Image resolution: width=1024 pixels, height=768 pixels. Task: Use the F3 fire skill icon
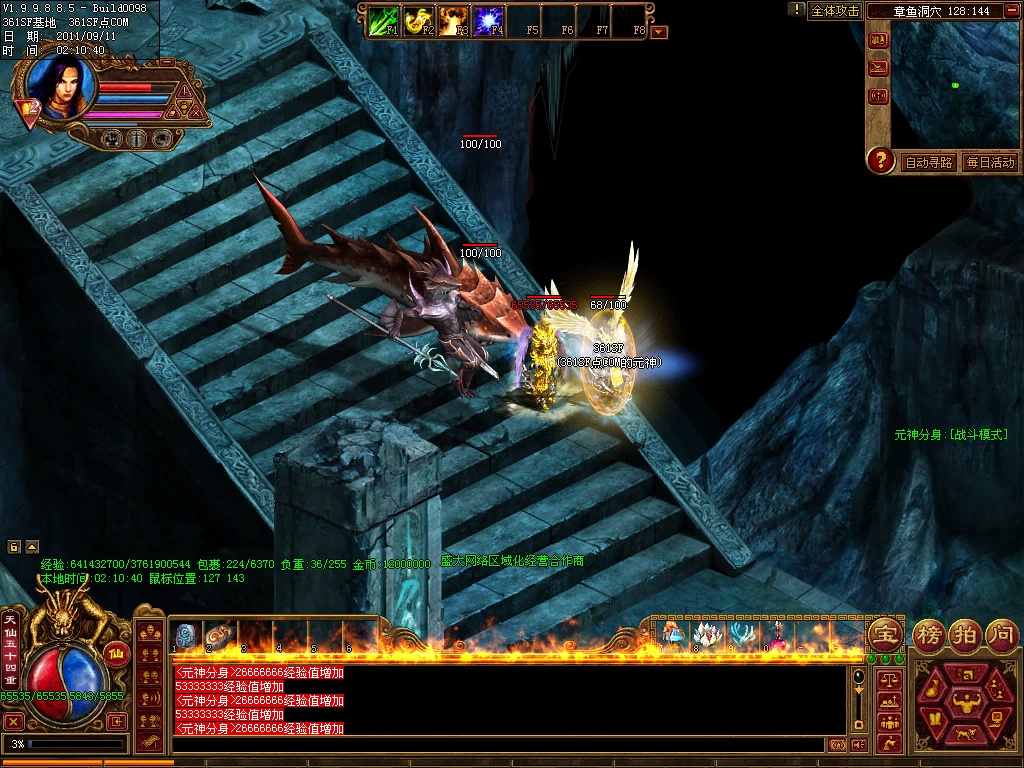[454, 20]
